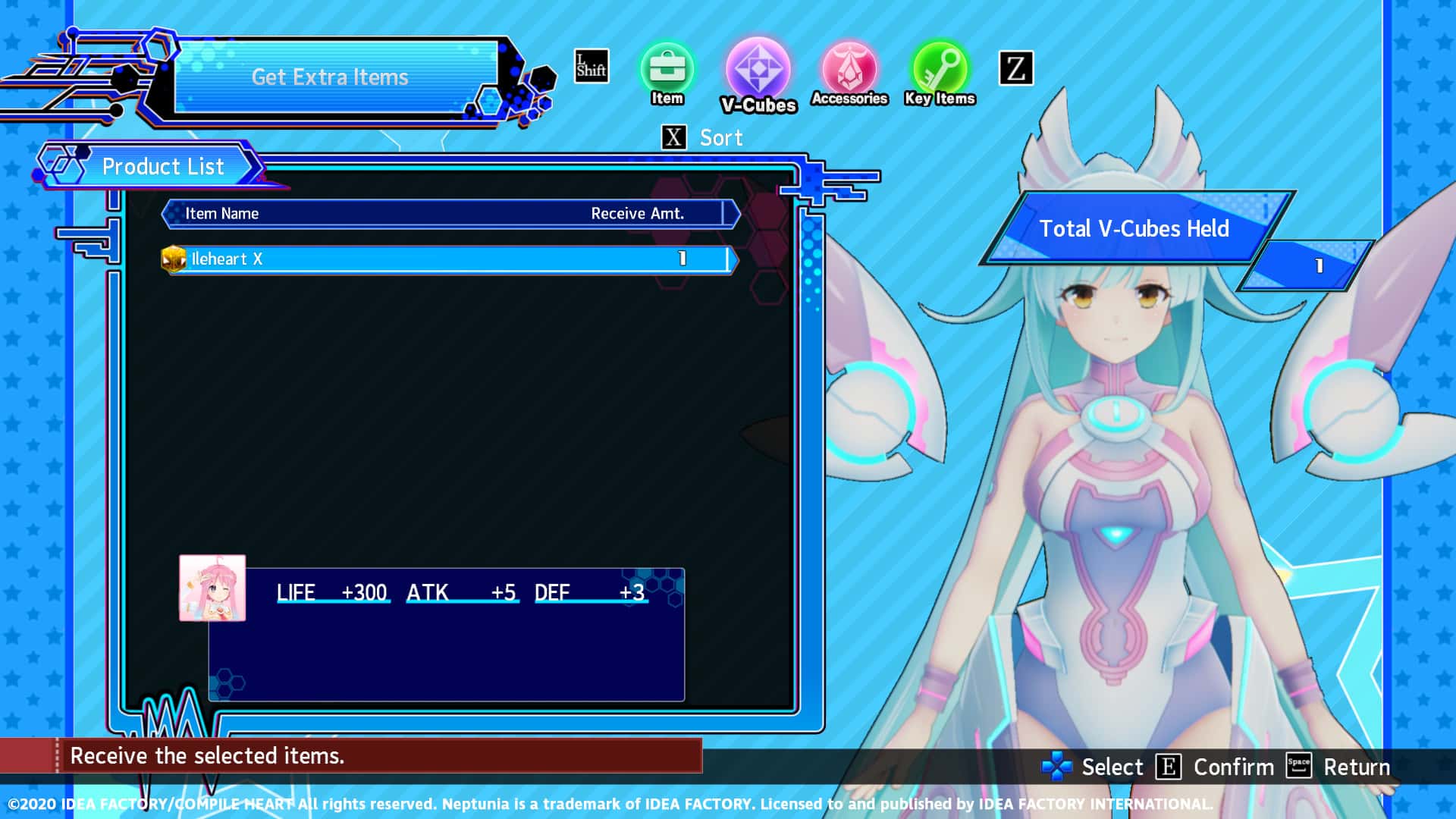Click the Get Extra Items banner

tap(331, 77)
